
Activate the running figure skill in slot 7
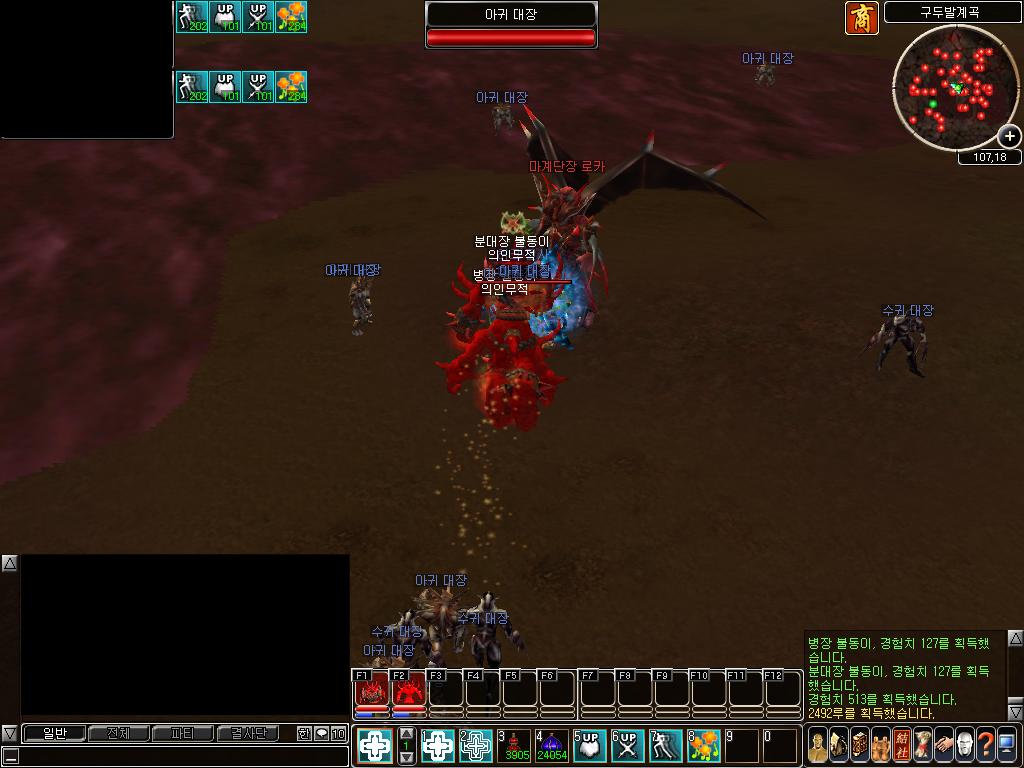pyautogui.click(x=666, y=745)
